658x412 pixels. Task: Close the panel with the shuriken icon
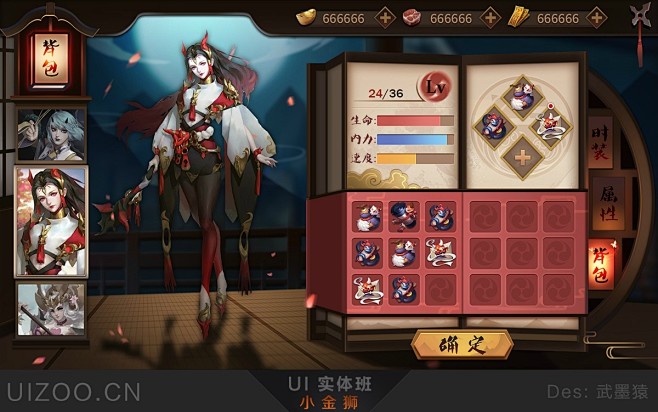pyautogui.click(x=639, y=16)
